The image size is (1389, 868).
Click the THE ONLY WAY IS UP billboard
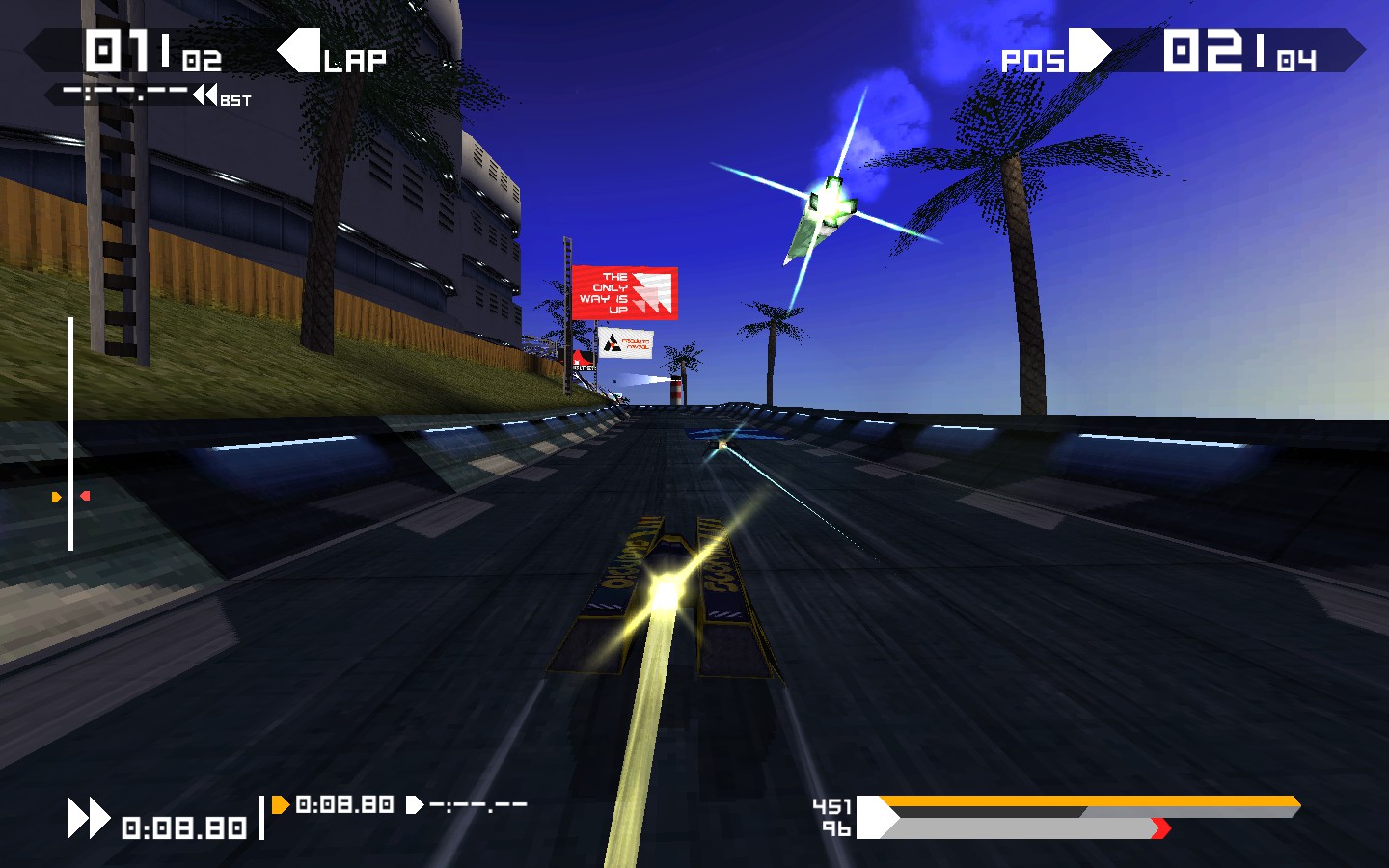pyautogui.click(x=627, y=292)
